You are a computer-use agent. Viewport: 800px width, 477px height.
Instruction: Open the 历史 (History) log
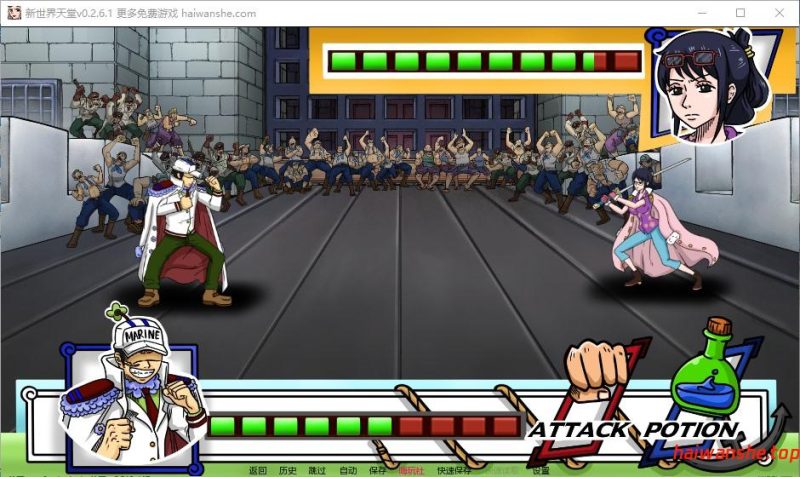288,470
